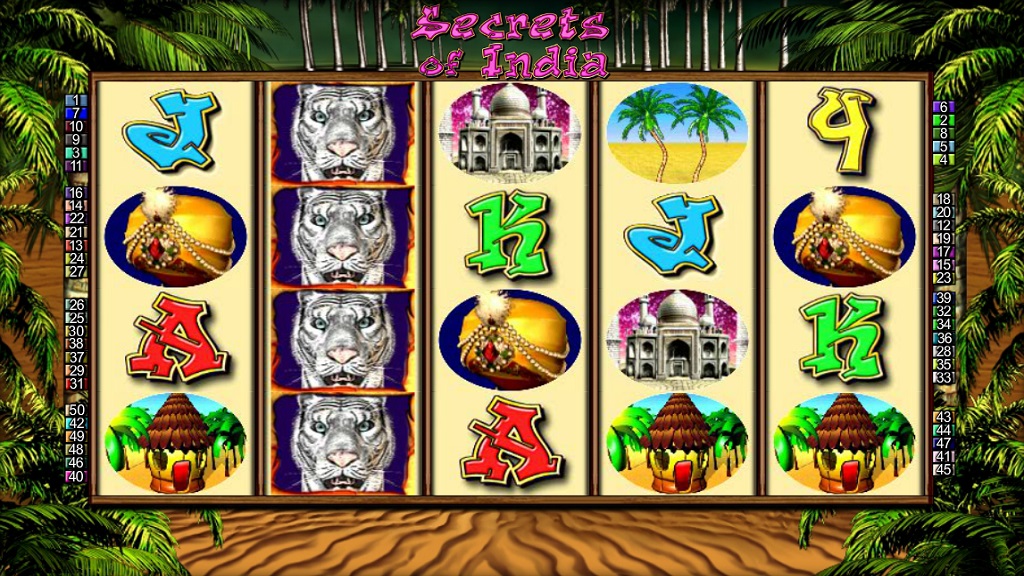Activate payline number 33

944,377
